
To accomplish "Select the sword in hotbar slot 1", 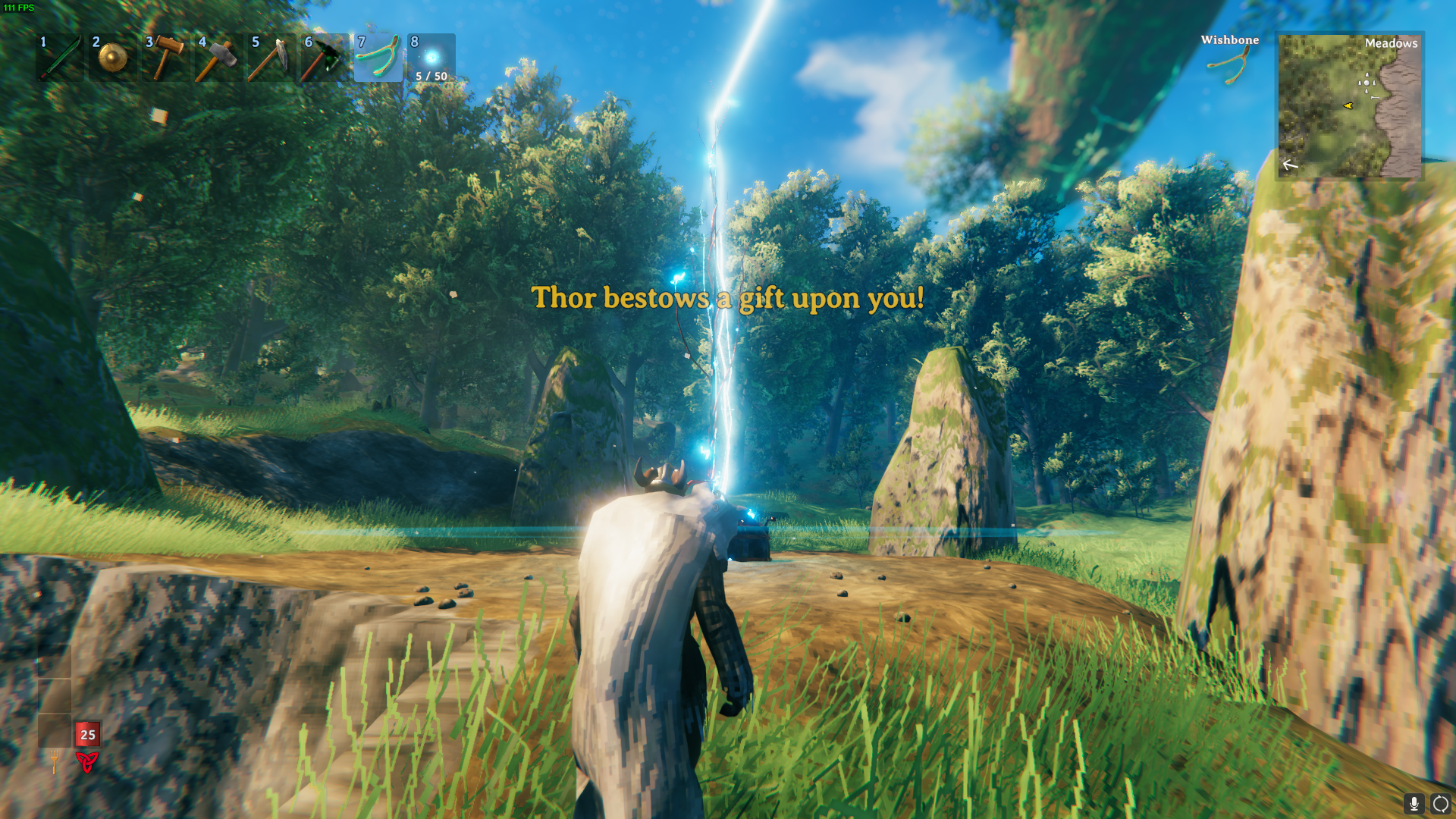I will (61, 58).
